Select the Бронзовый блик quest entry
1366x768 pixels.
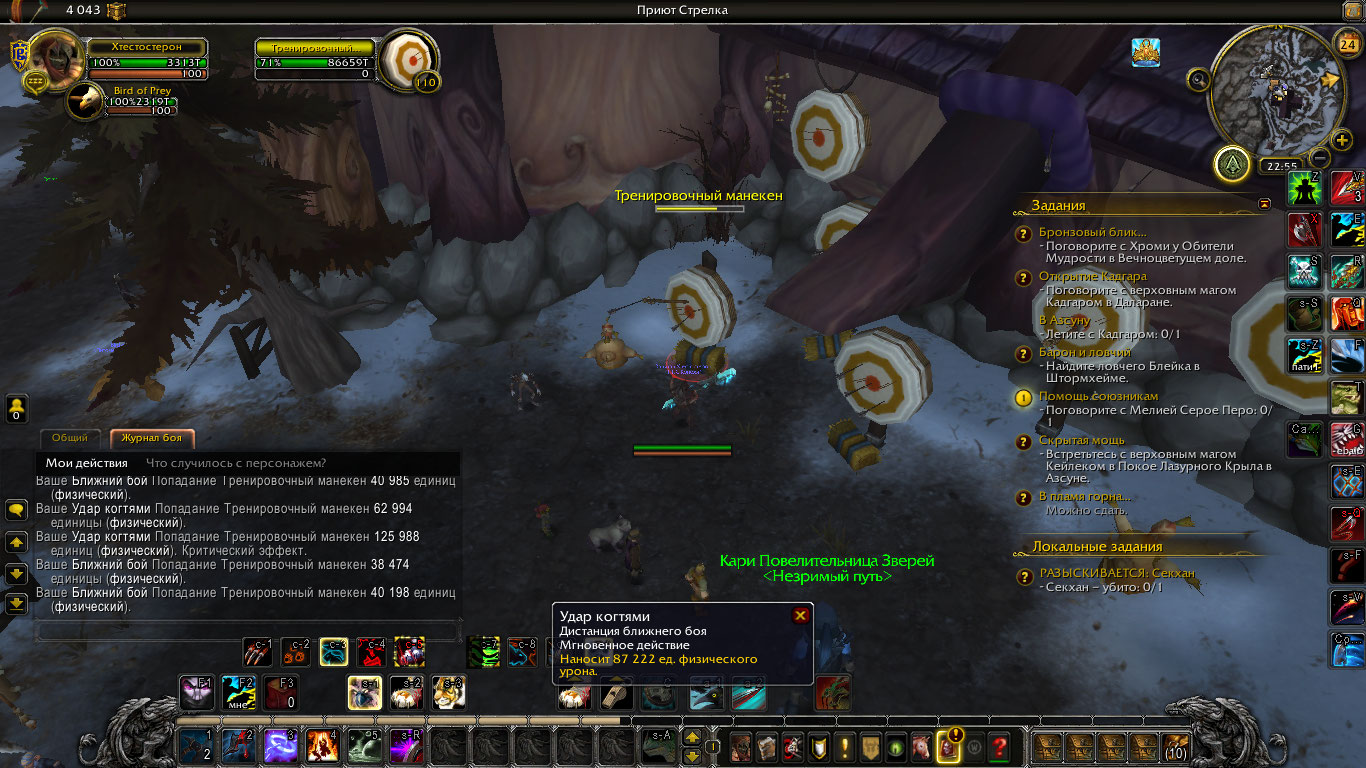(x=1092, y=232)
